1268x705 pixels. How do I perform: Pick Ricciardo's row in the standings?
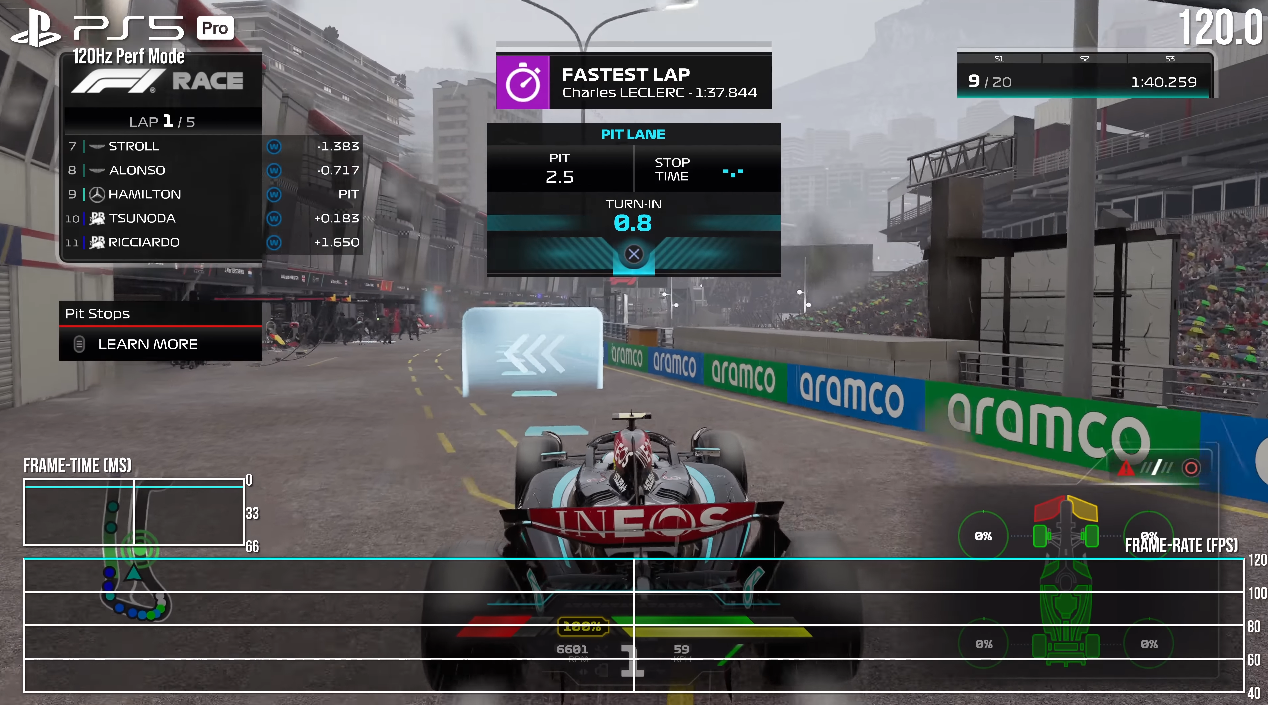pos(212,242)
